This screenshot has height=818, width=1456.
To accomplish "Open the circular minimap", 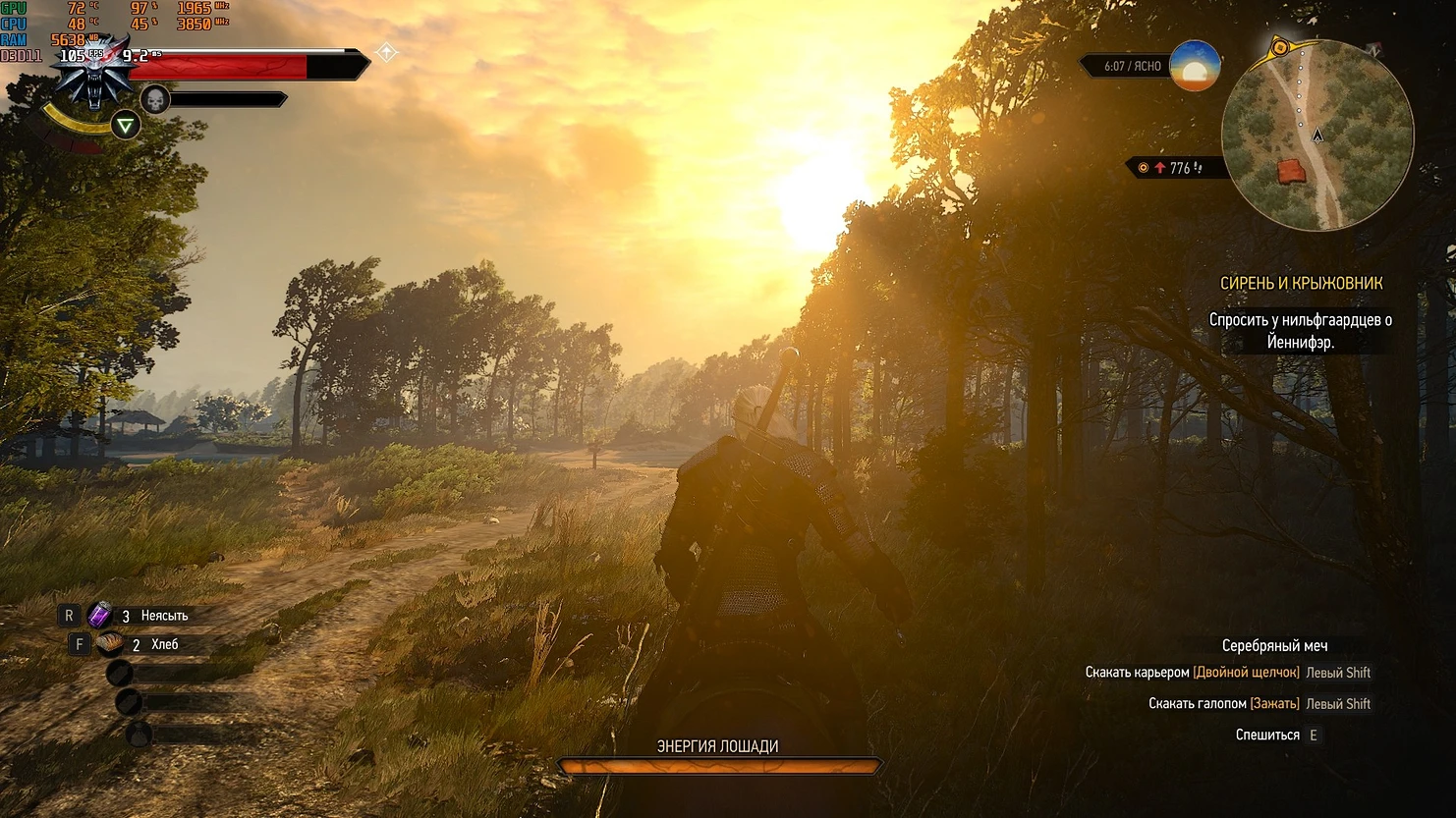I will [x=1316, y=135].
